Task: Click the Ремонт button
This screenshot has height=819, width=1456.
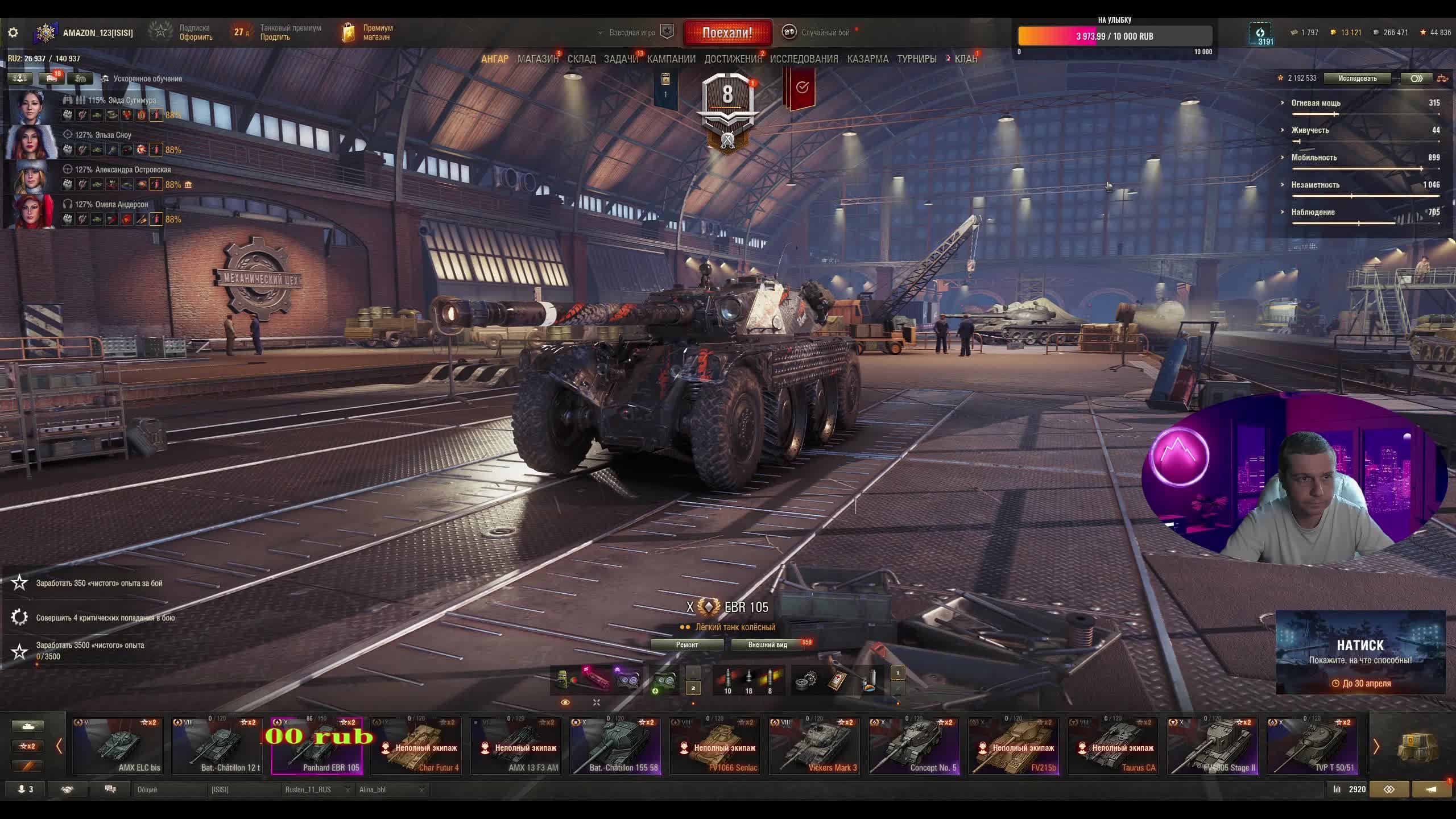Action: click(686, 645)
